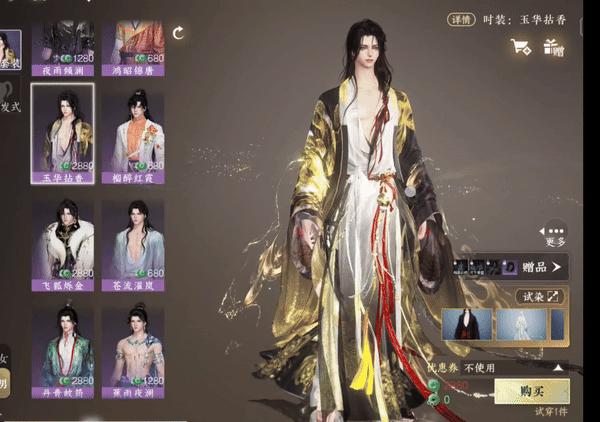The width and height of the screenshot is (600, 422).
Task: Select the 丹青皎榉 outfit card
Action: [x=63, y=350]
